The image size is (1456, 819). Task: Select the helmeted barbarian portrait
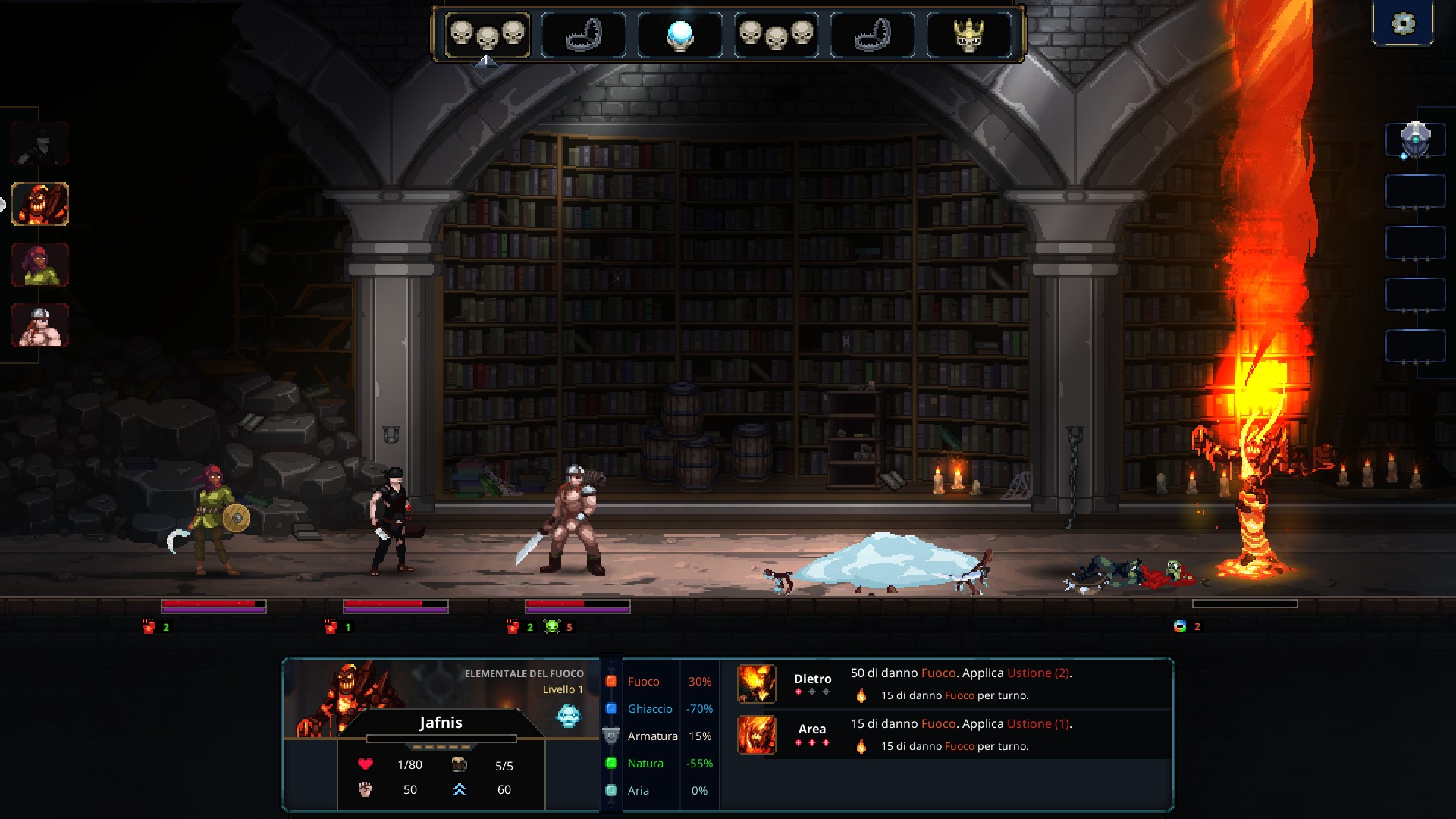[40, 325]
